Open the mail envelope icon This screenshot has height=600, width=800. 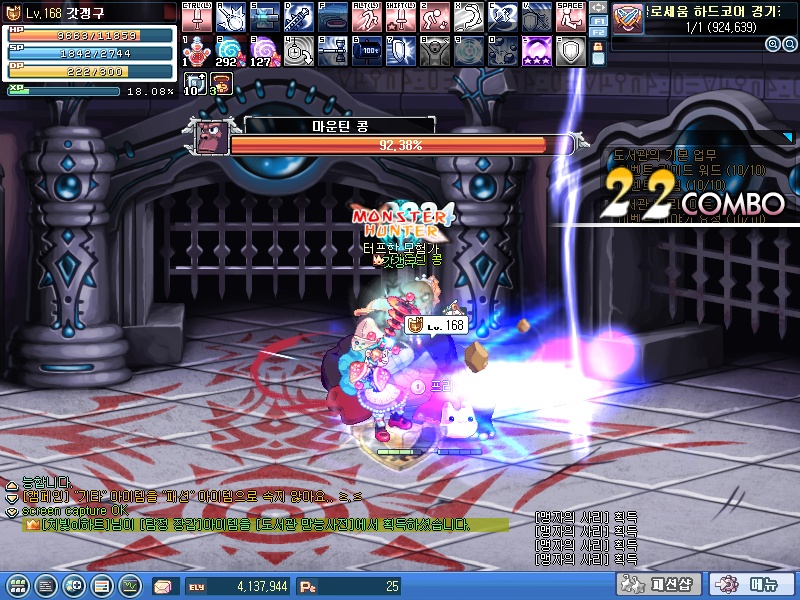point(163,586)
